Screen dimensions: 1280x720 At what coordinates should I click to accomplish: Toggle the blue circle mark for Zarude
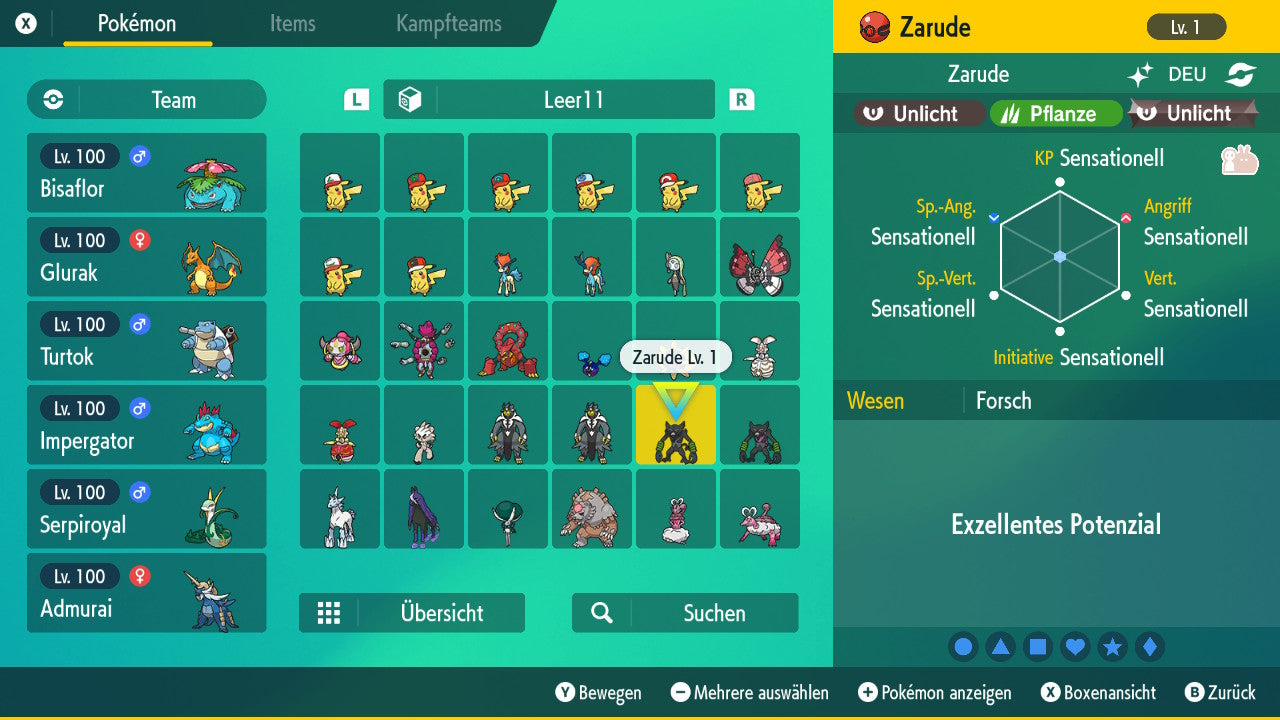[x=963, y=646]
